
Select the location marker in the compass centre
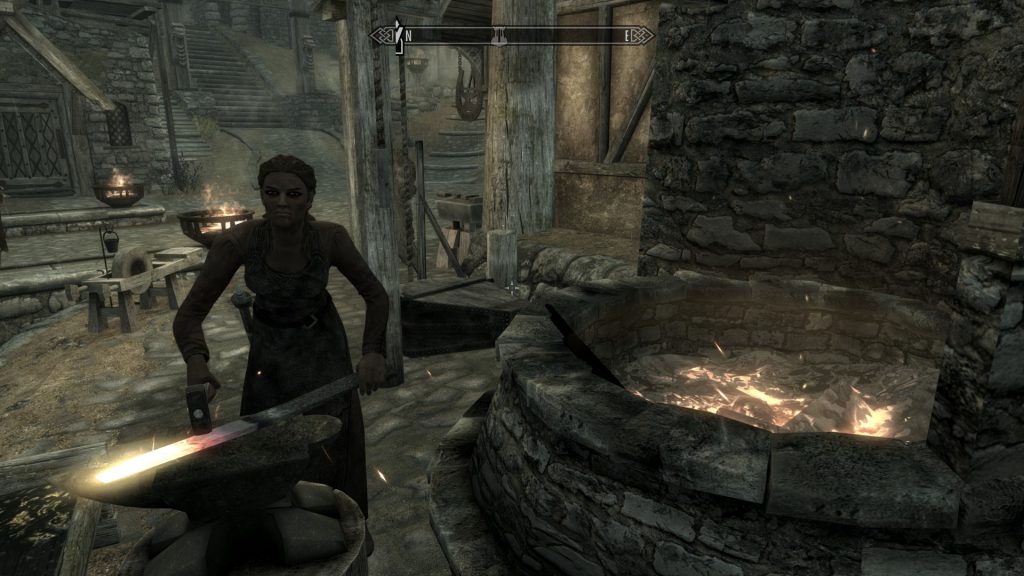point(497,36)
